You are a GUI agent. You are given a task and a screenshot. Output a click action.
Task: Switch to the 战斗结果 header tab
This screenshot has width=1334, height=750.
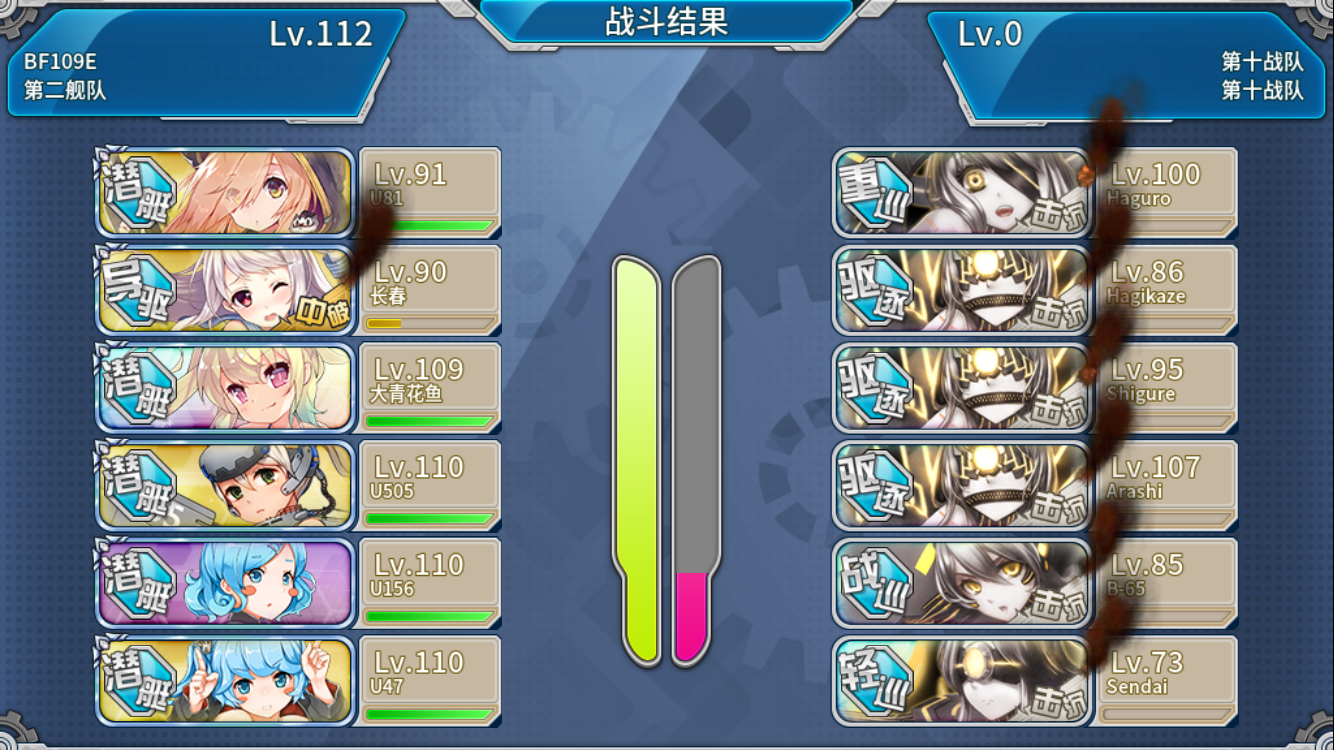pyautogui.click(x=667, y=22)
